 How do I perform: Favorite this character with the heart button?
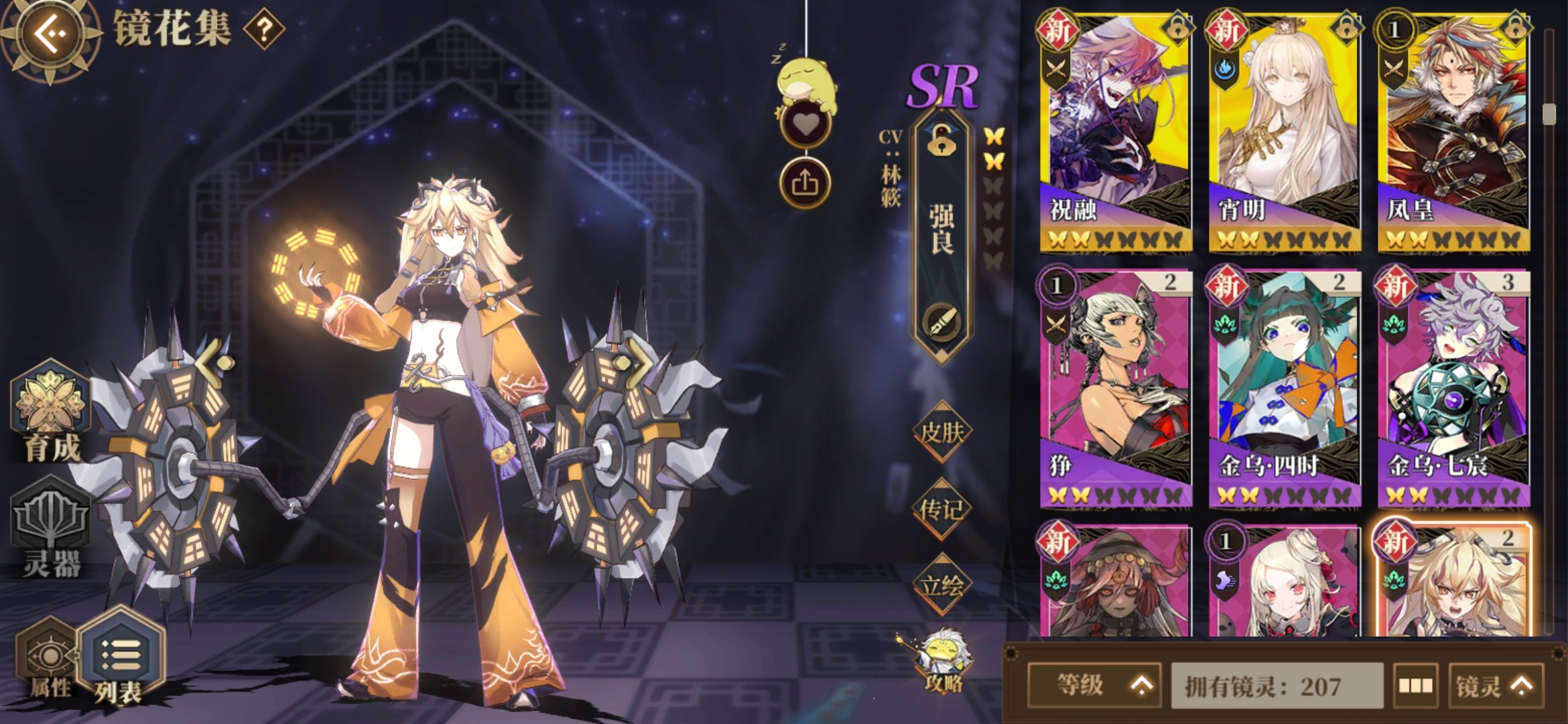pyautogui.click(x=805, y=125)
